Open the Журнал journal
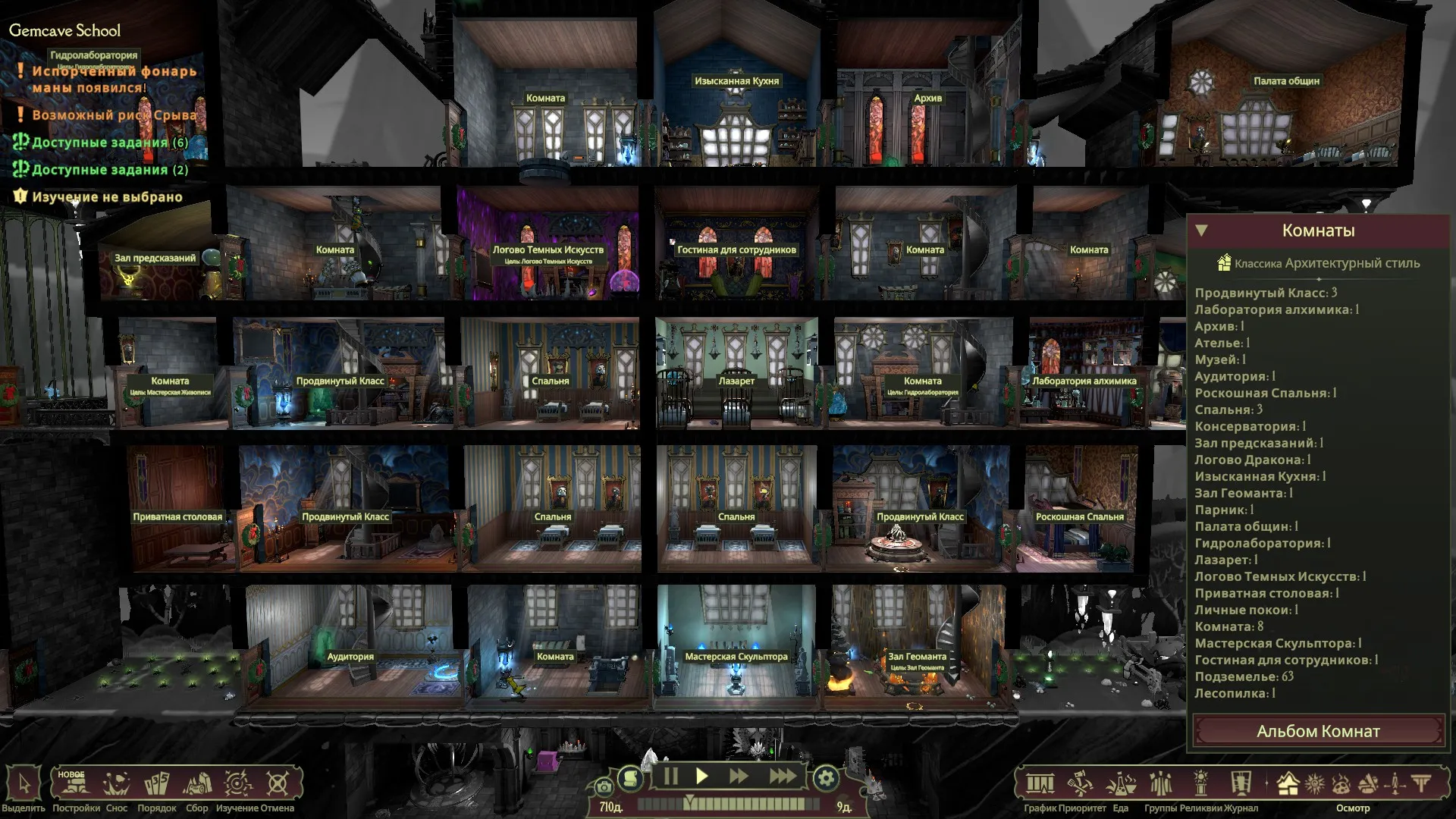Viewport: 1456px width, 819px height. point(1241,784)
